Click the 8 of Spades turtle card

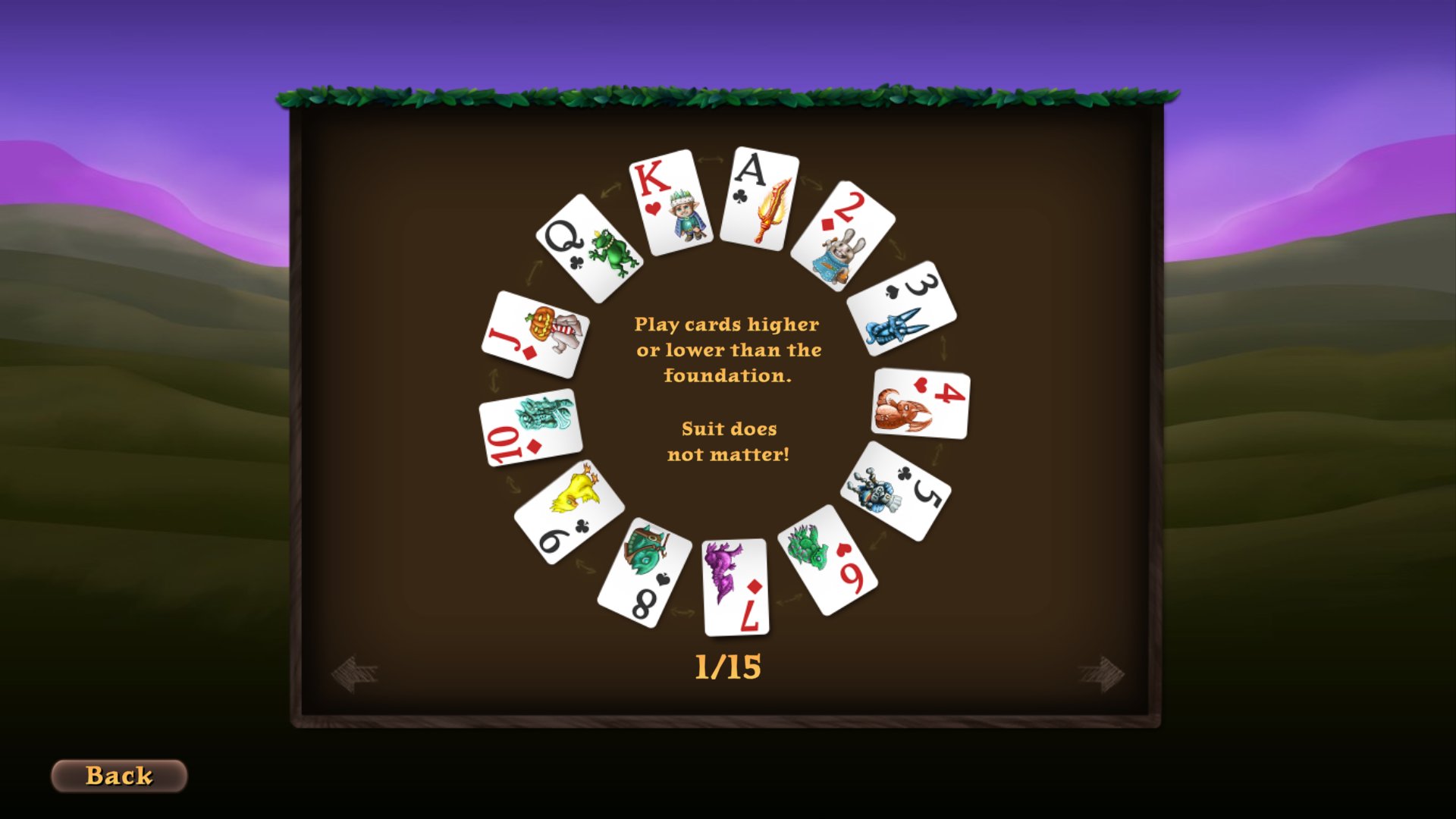point(645,565)
